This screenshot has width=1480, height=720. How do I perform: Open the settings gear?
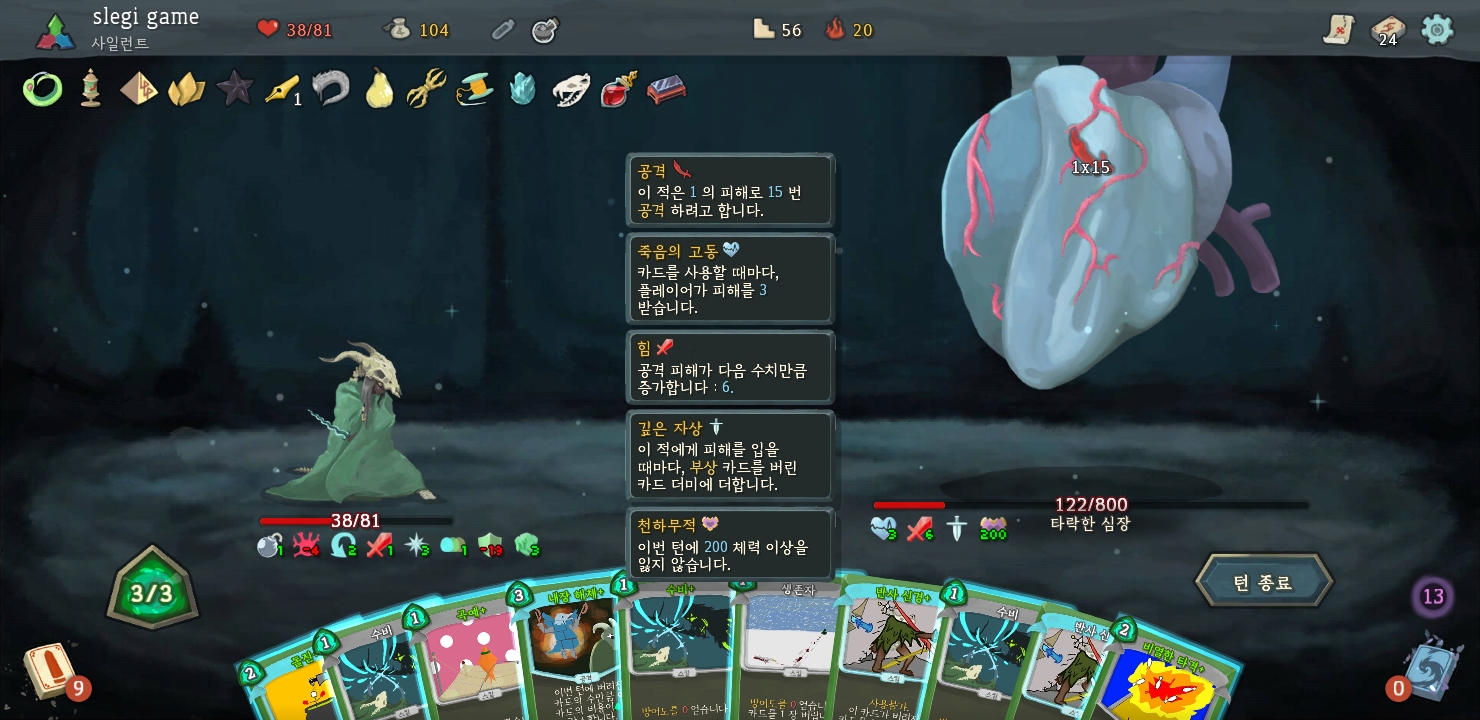pyautogui.click(x=1437, y=29)
